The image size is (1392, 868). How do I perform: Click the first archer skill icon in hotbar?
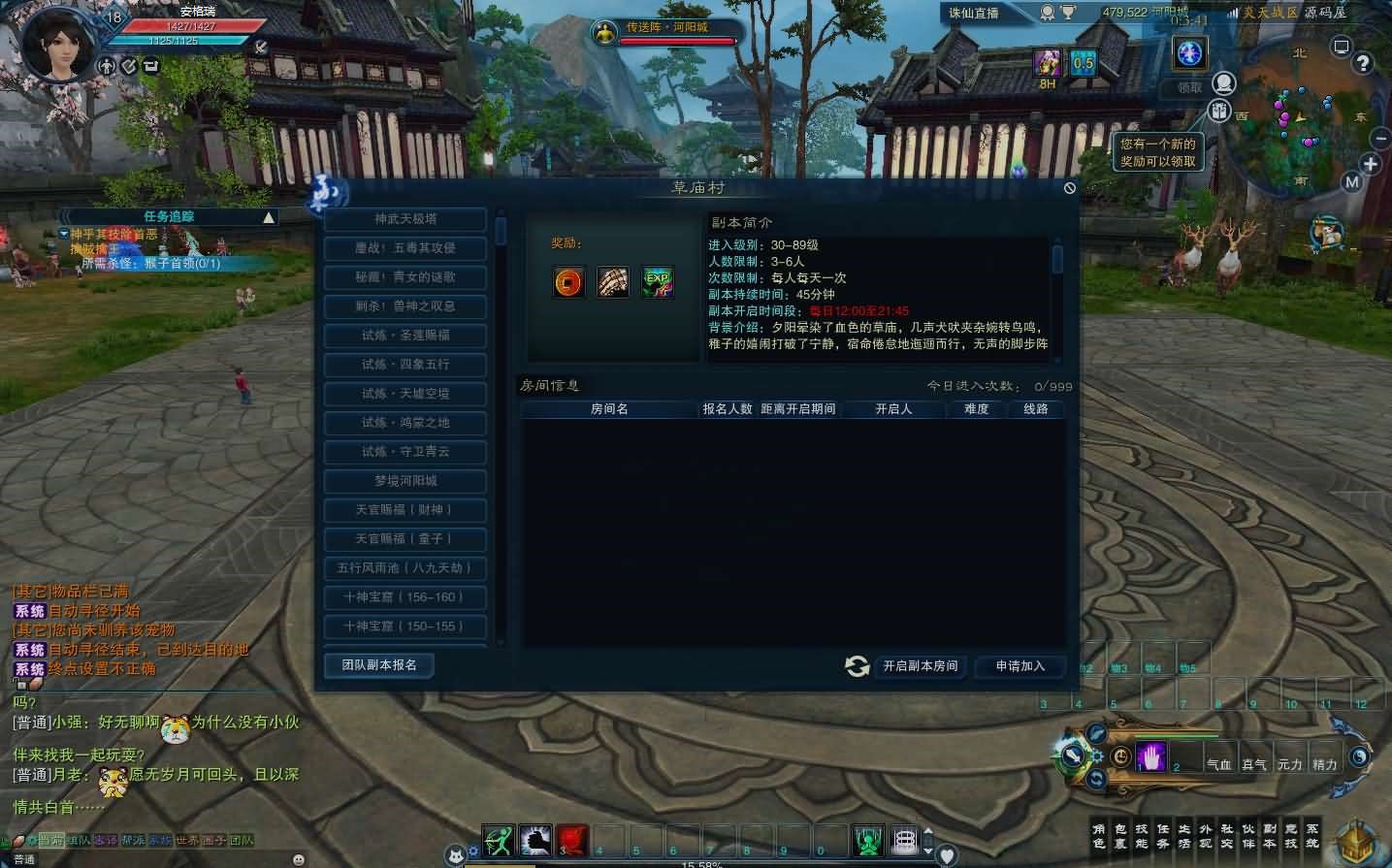pyautogui.click(x=497, y=841)
